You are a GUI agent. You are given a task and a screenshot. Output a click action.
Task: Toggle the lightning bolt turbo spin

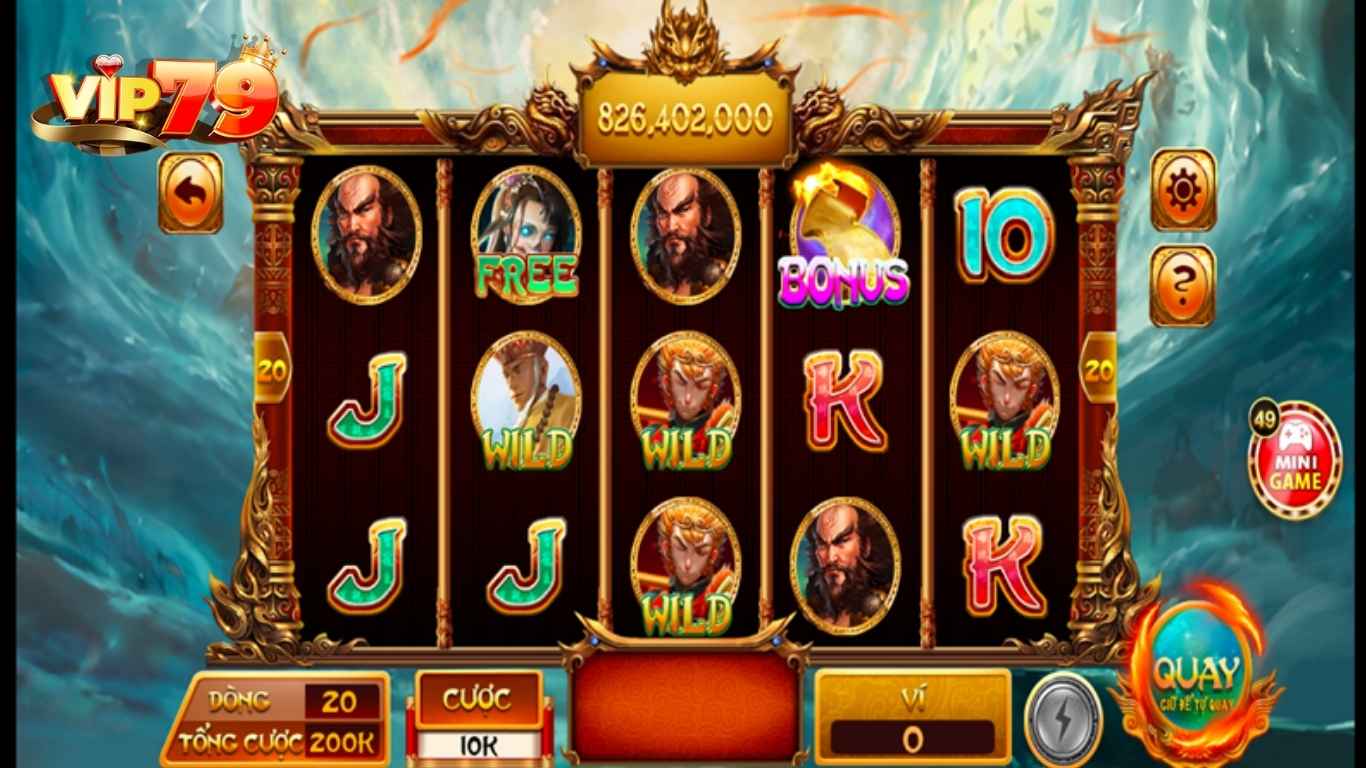[1063, 718]
